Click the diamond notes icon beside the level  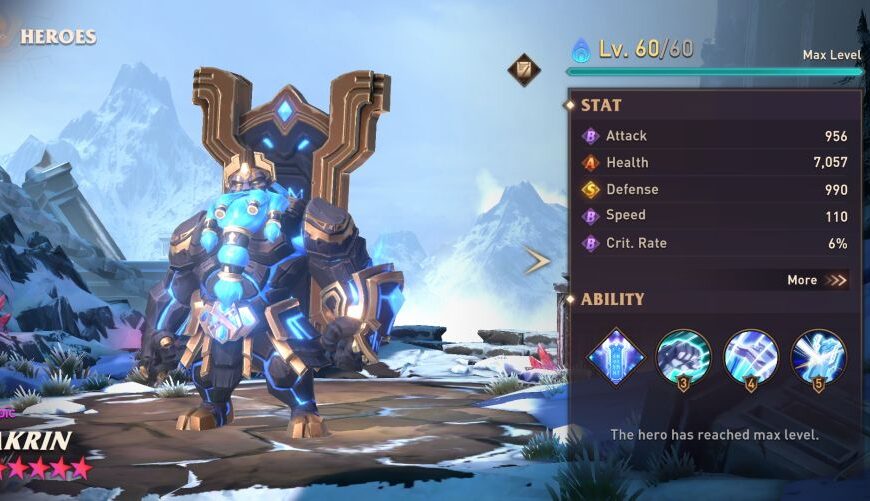coord(523,70)
